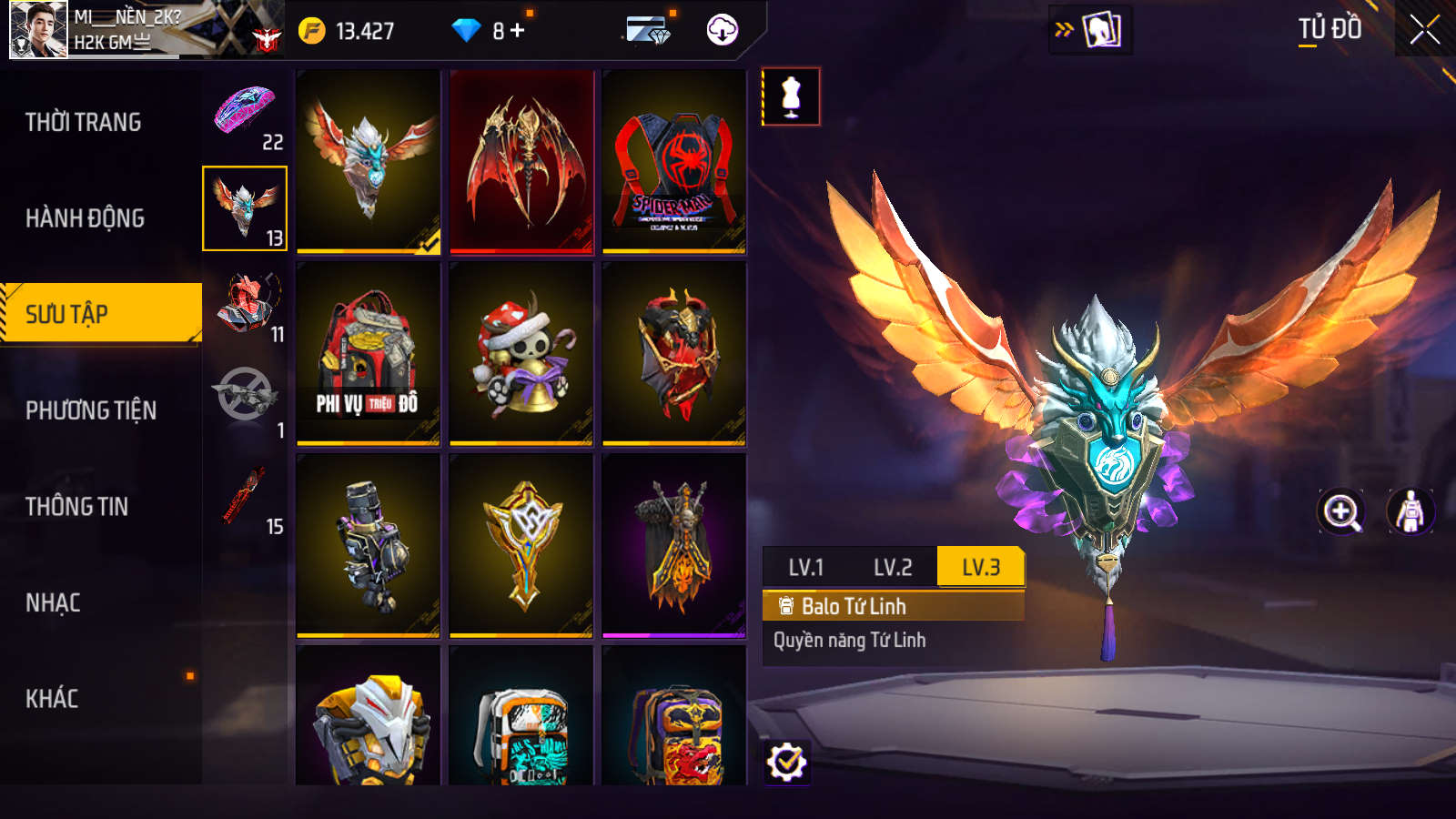Choose the red dragon-wing backpack

pos(521,162)
